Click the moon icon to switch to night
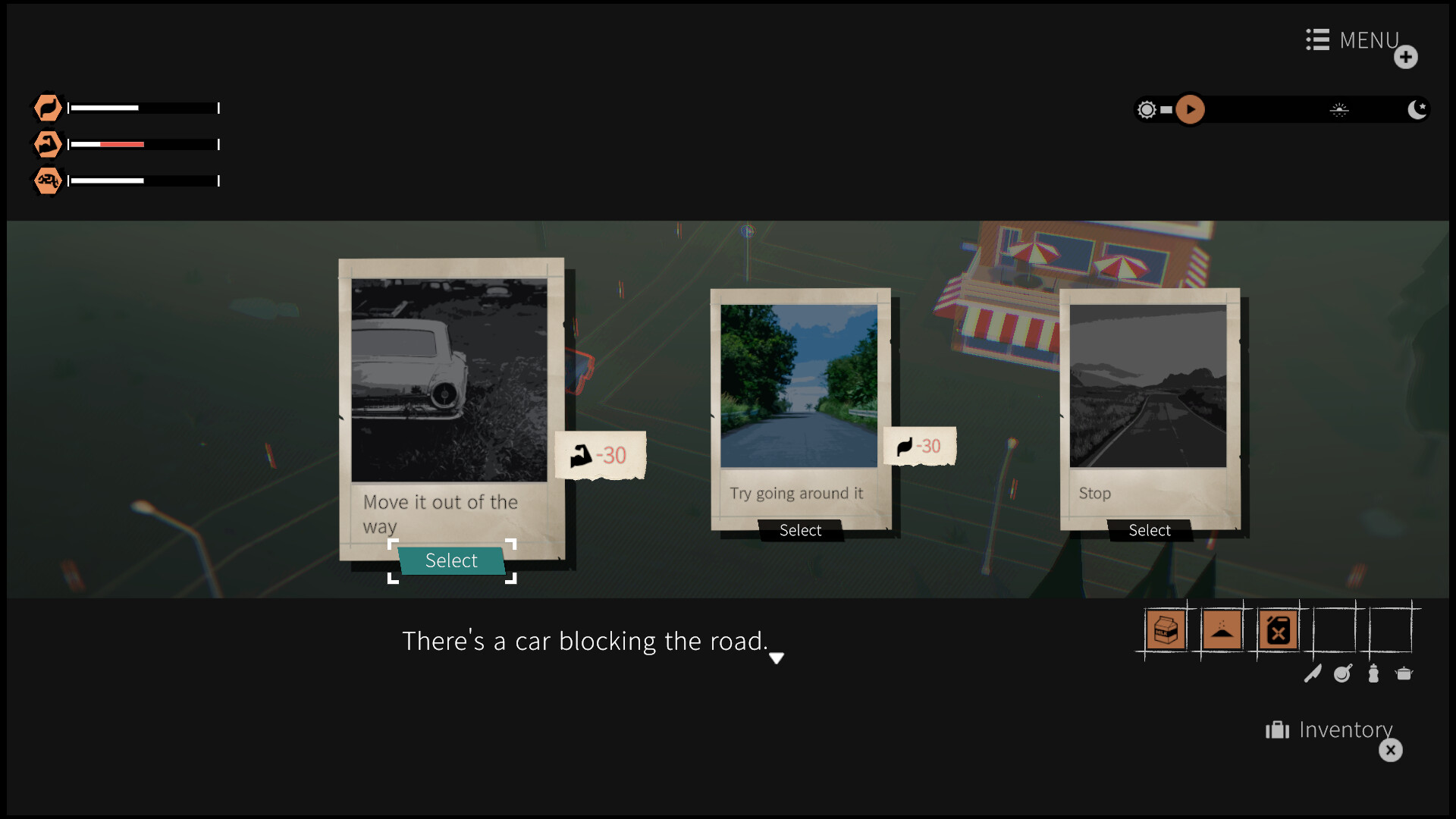Image resolution: width=1456 pixels, height=819 pixels. pyautogui.click(x=1417, y=109)
